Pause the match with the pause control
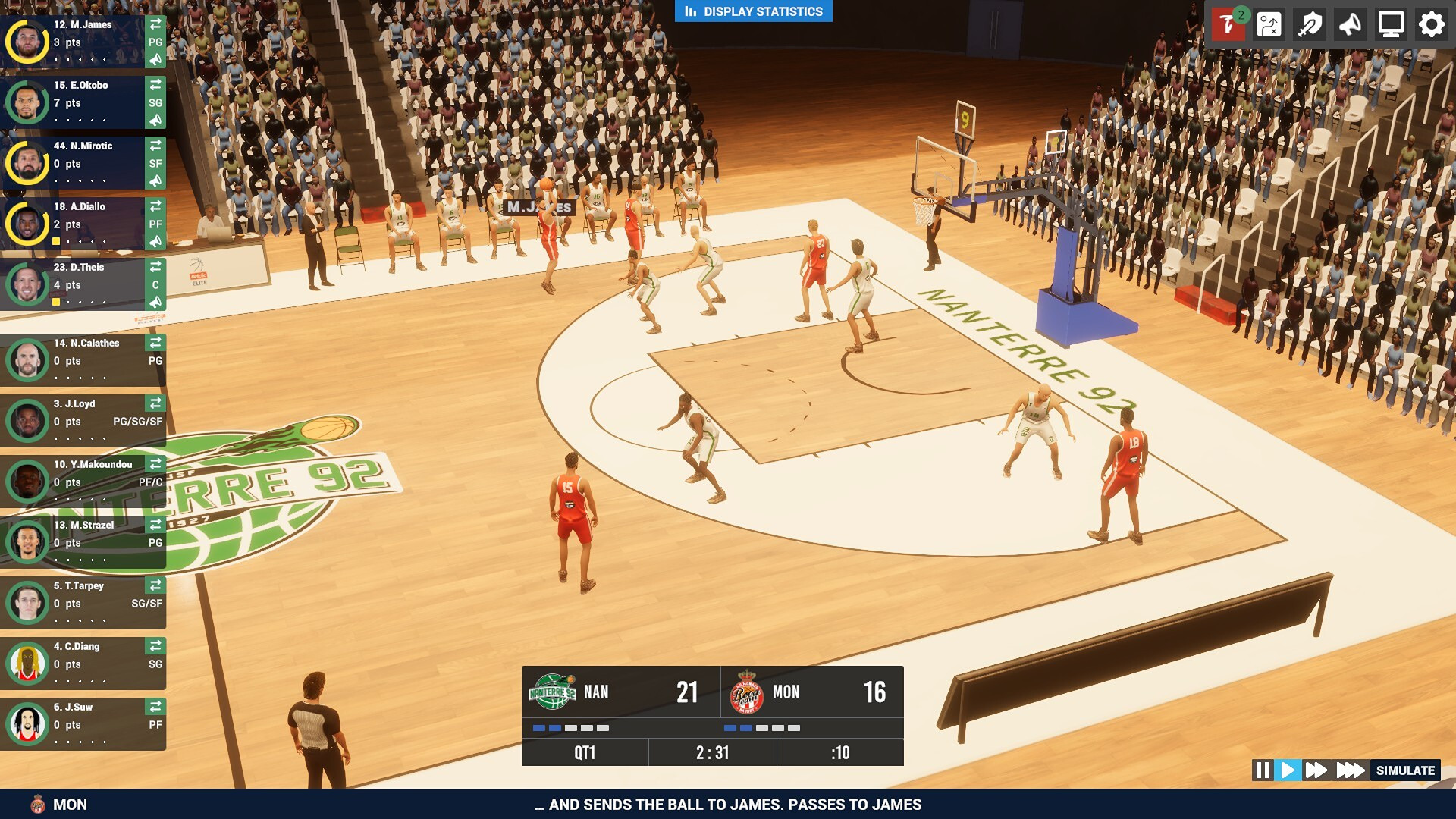The image size is (1456, 819). 1262,770
